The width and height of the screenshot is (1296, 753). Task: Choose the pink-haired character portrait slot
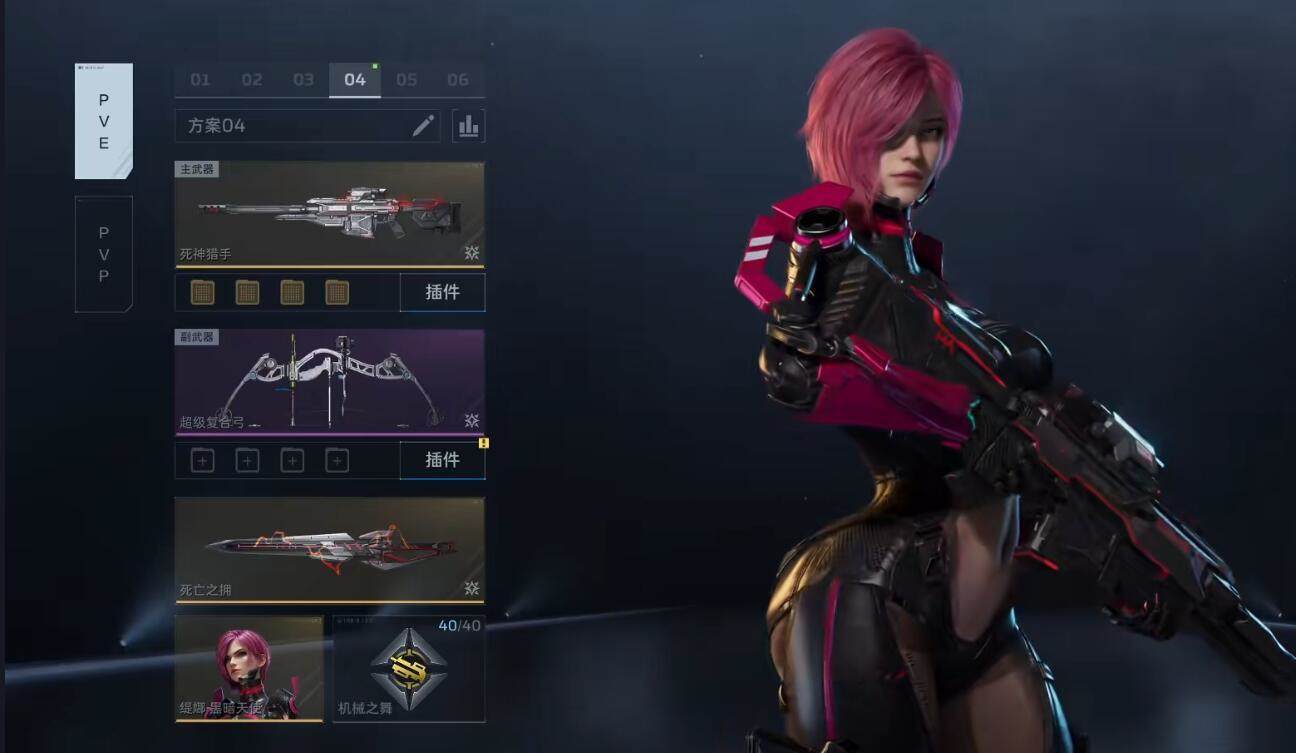[249, 668]
